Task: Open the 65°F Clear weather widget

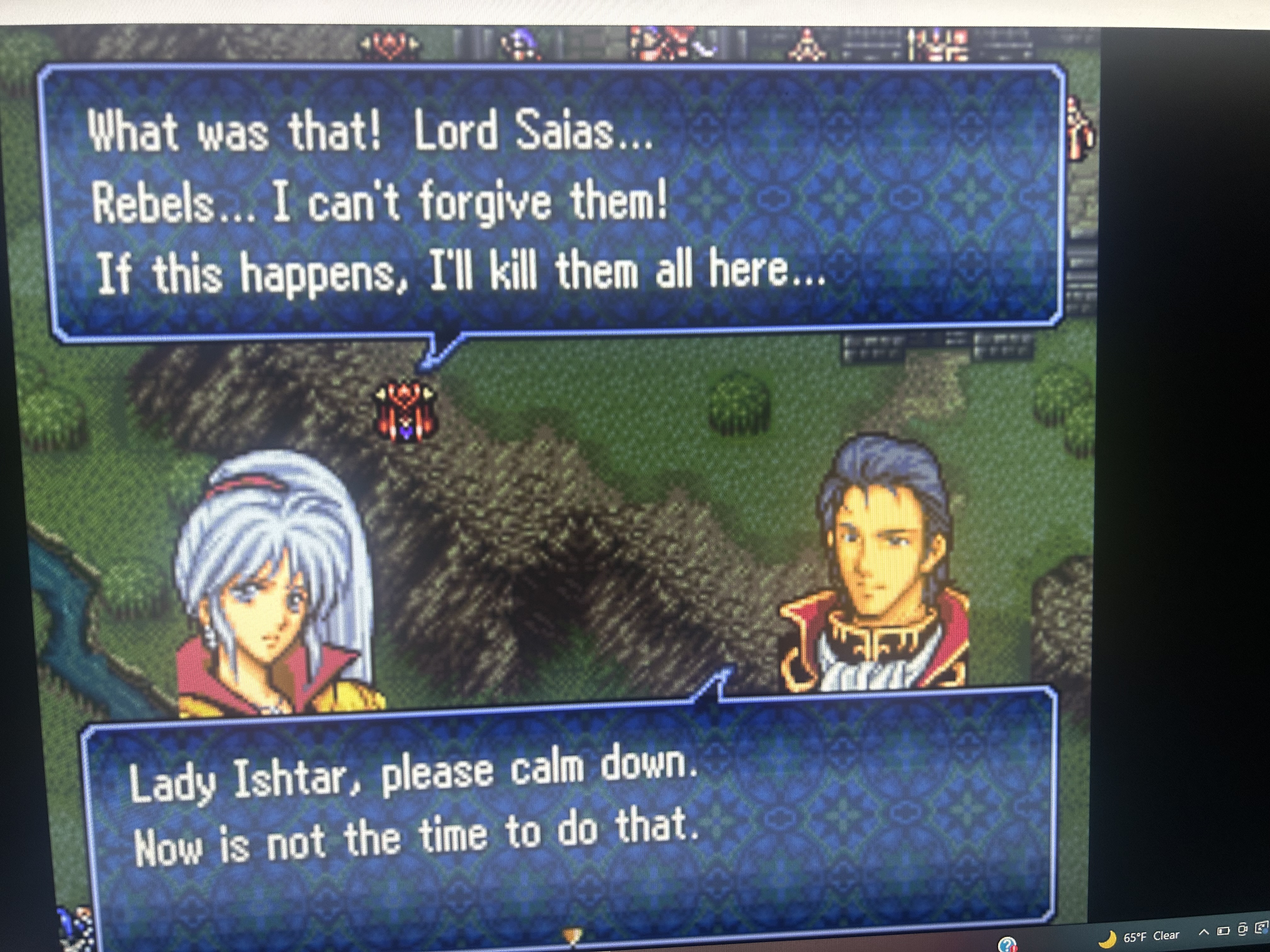Action: click(1139, 937)
